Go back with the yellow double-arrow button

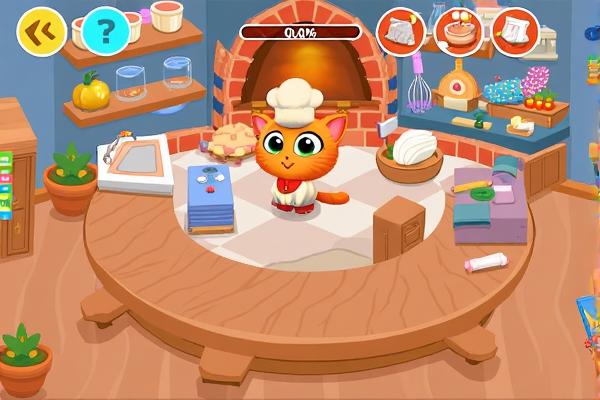click(x=41, y=32)
